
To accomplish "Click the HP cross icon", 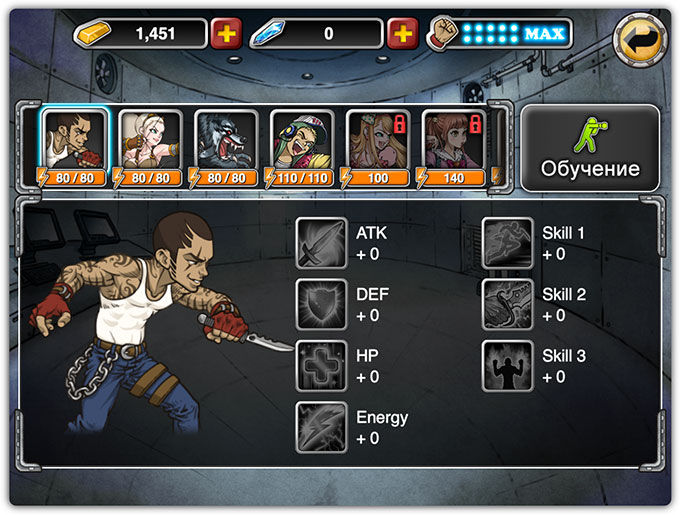I will [x=321, y=366].
